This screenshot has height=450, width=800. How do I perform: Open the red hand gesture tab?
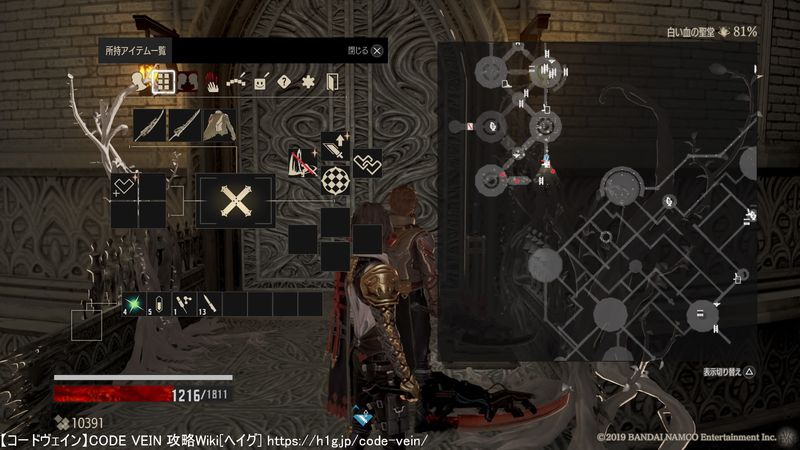coord(213,83)
